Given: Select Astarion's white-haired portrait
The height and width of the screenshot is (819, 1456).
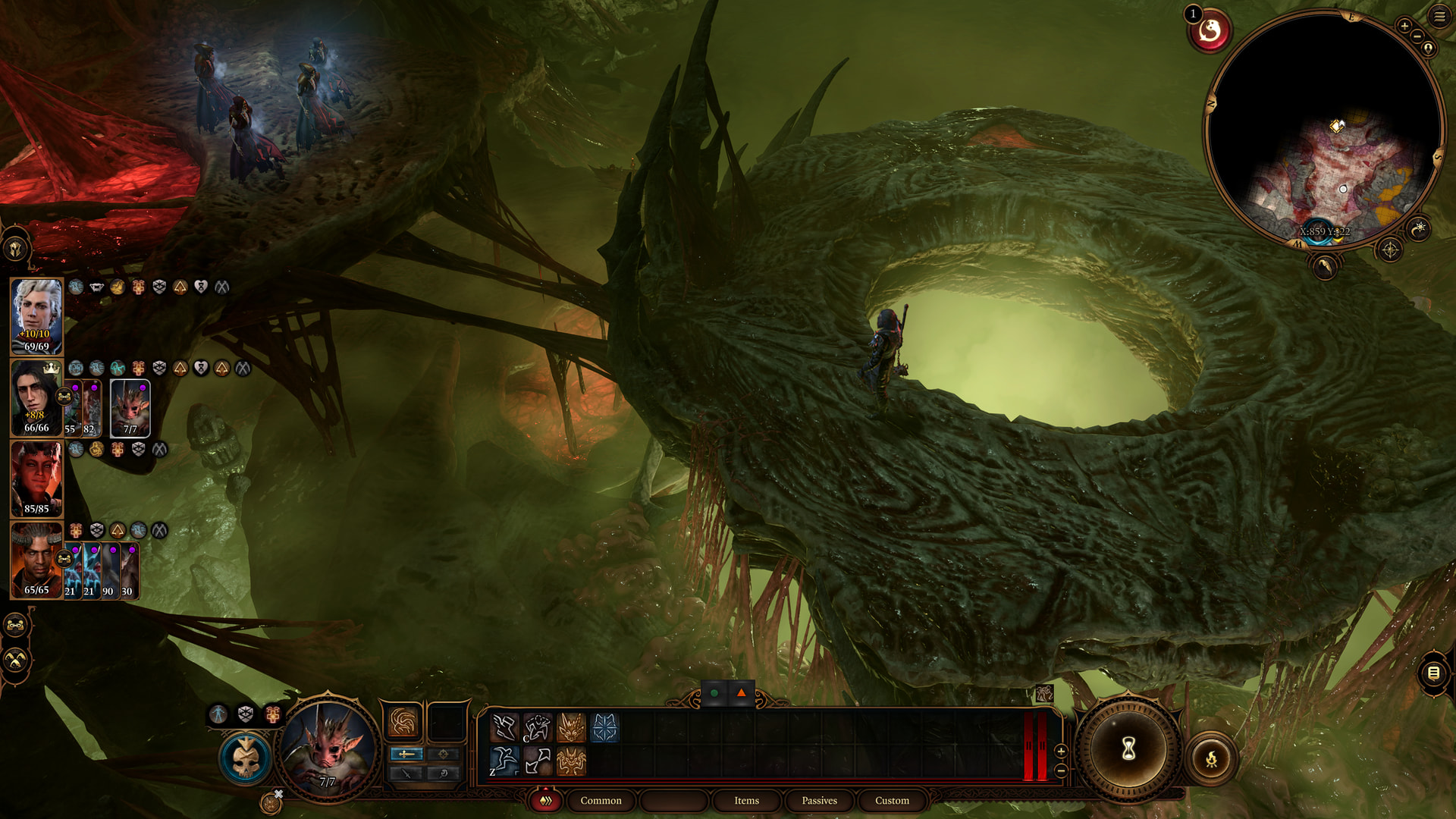Looking at the screenshot, I should tap(36, 316).
